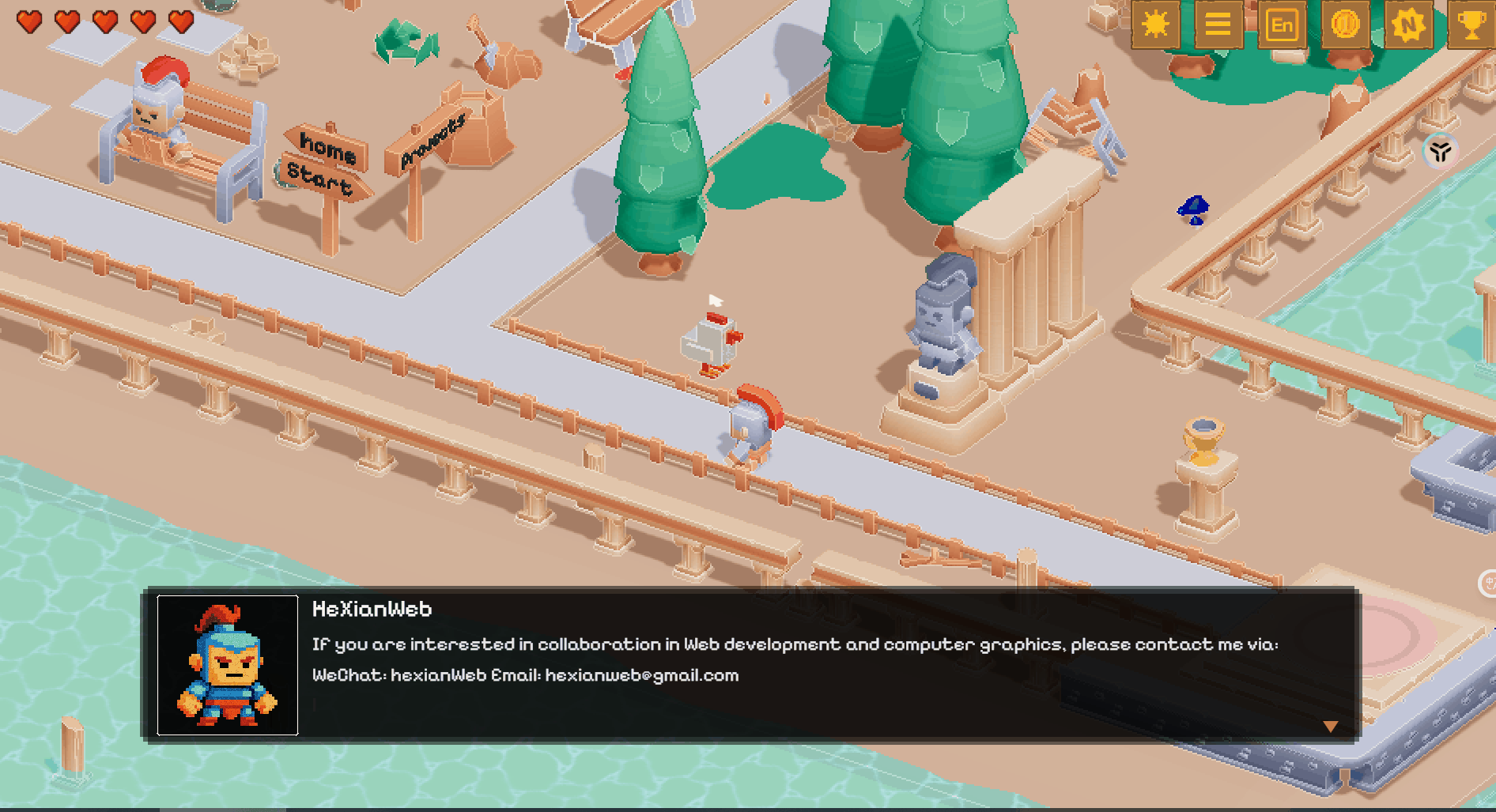Open the N badge button
This screenshot has height=812, width=1496.
pyautogui.click(x=1408, y=25)
